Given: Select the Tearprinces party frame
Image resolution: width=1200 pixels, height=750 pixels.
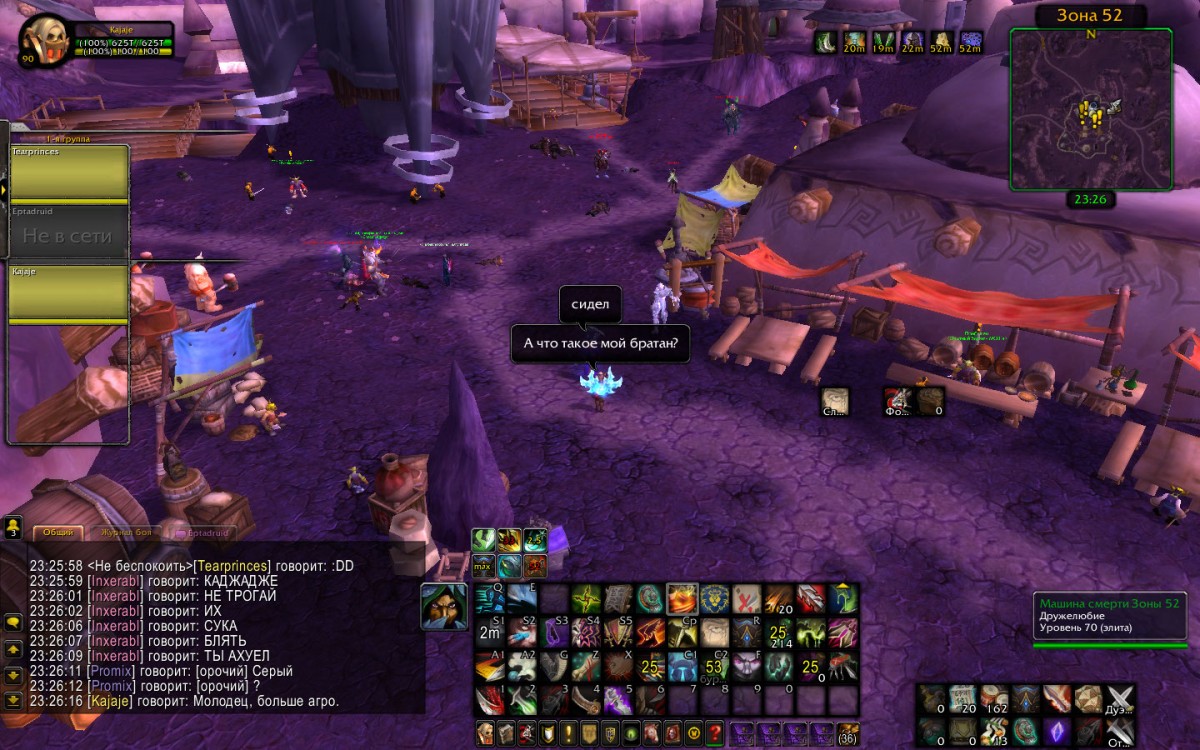Looking at the screenshot, I should 69,173.
